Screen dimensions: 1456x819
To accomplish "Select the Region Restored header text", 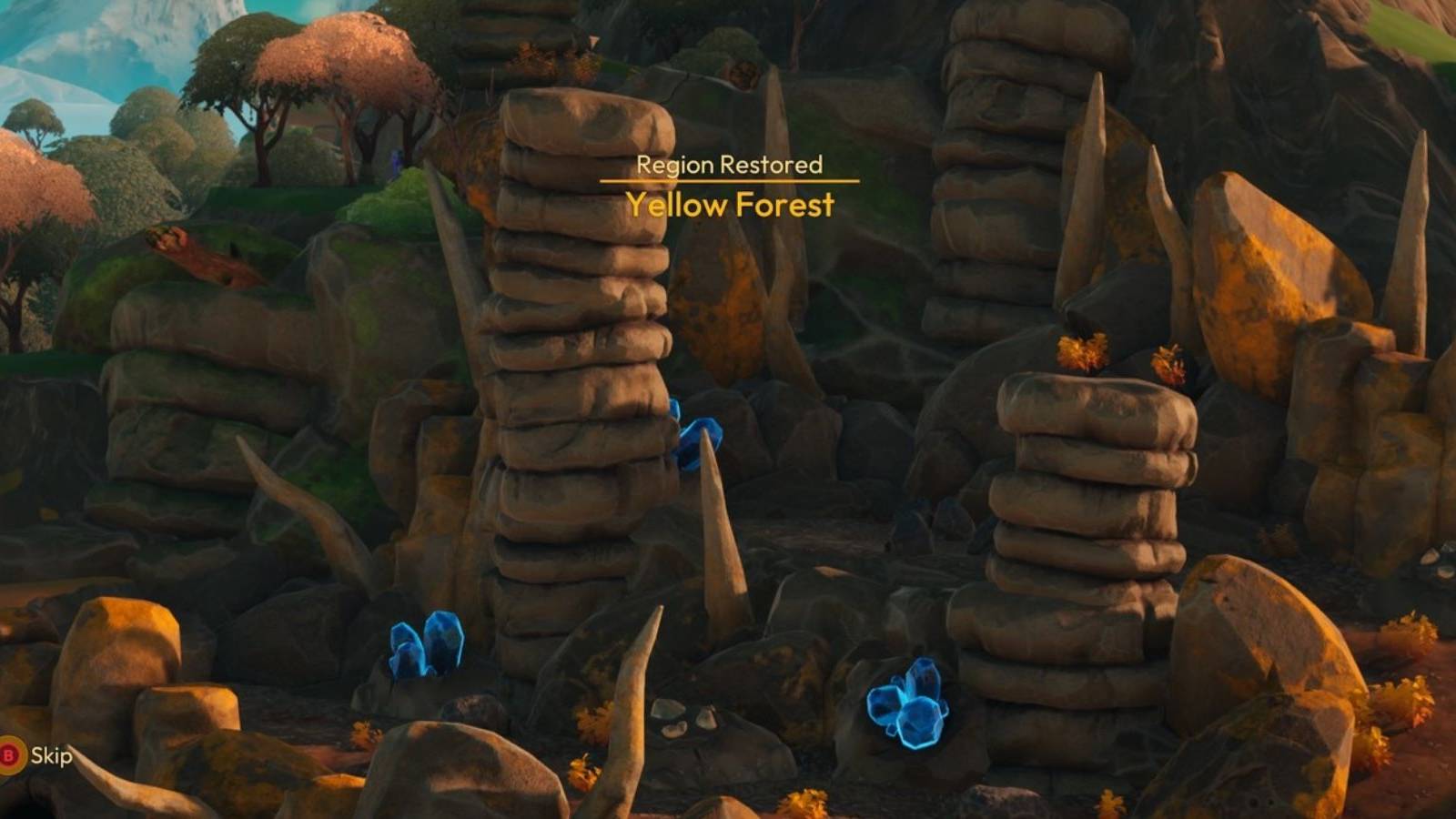I will pyautogui.click(x=730, y=167).
